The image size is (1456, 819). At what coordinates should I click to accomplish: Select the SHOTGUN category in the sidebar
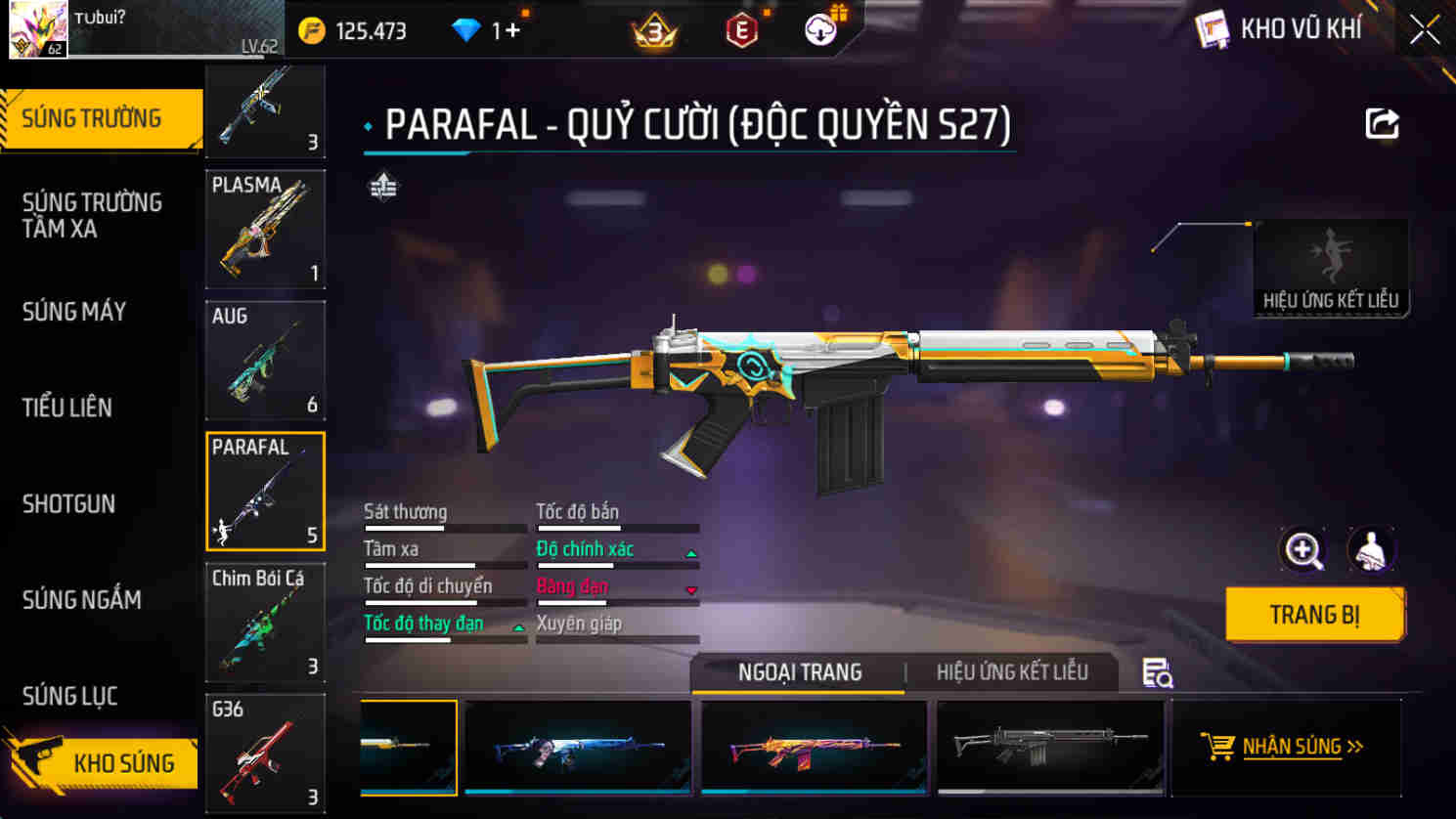click(x=67, y=504)
